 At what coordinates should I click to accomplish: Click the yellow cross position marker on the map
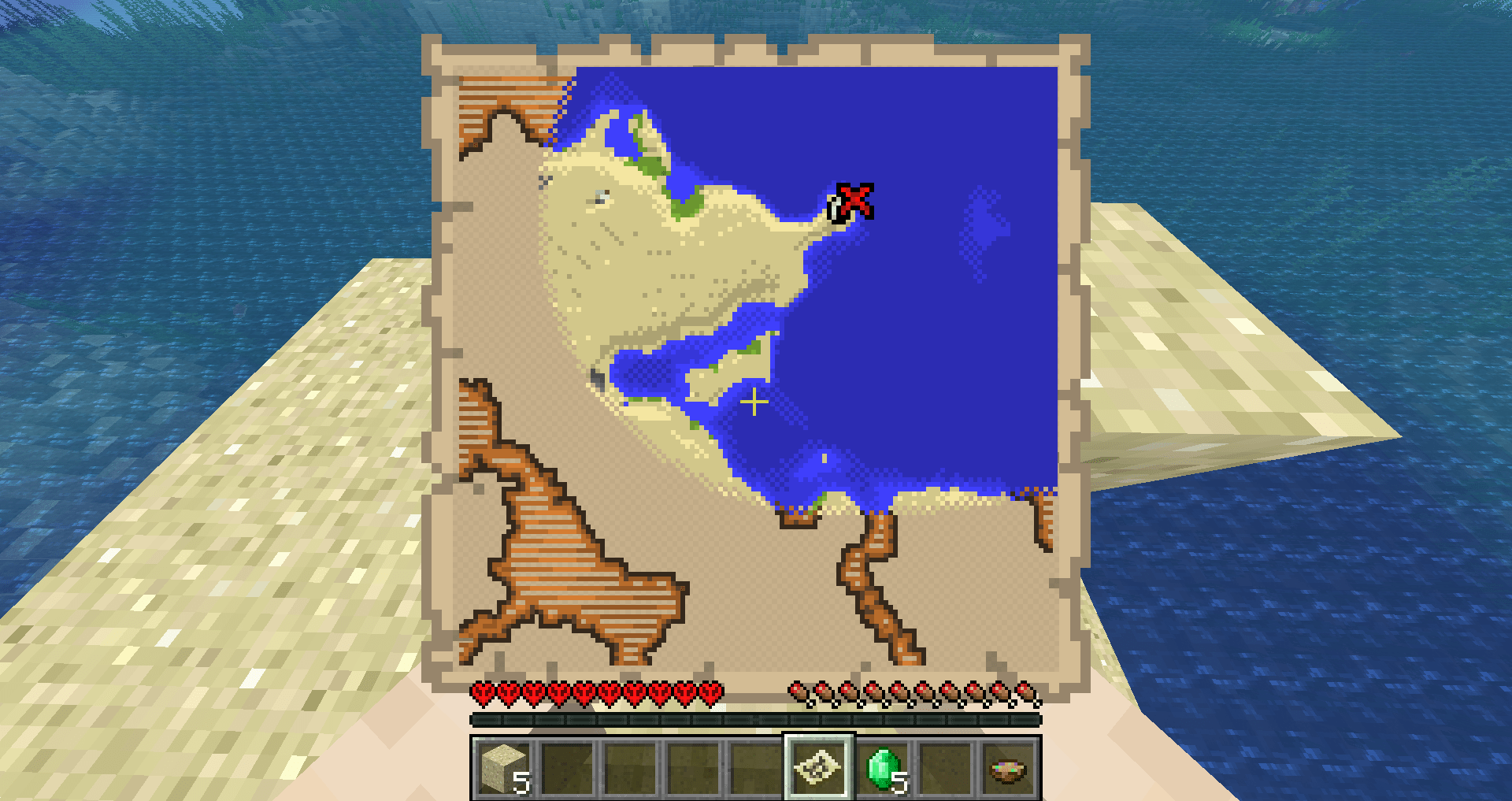click(x=754, y=401)
